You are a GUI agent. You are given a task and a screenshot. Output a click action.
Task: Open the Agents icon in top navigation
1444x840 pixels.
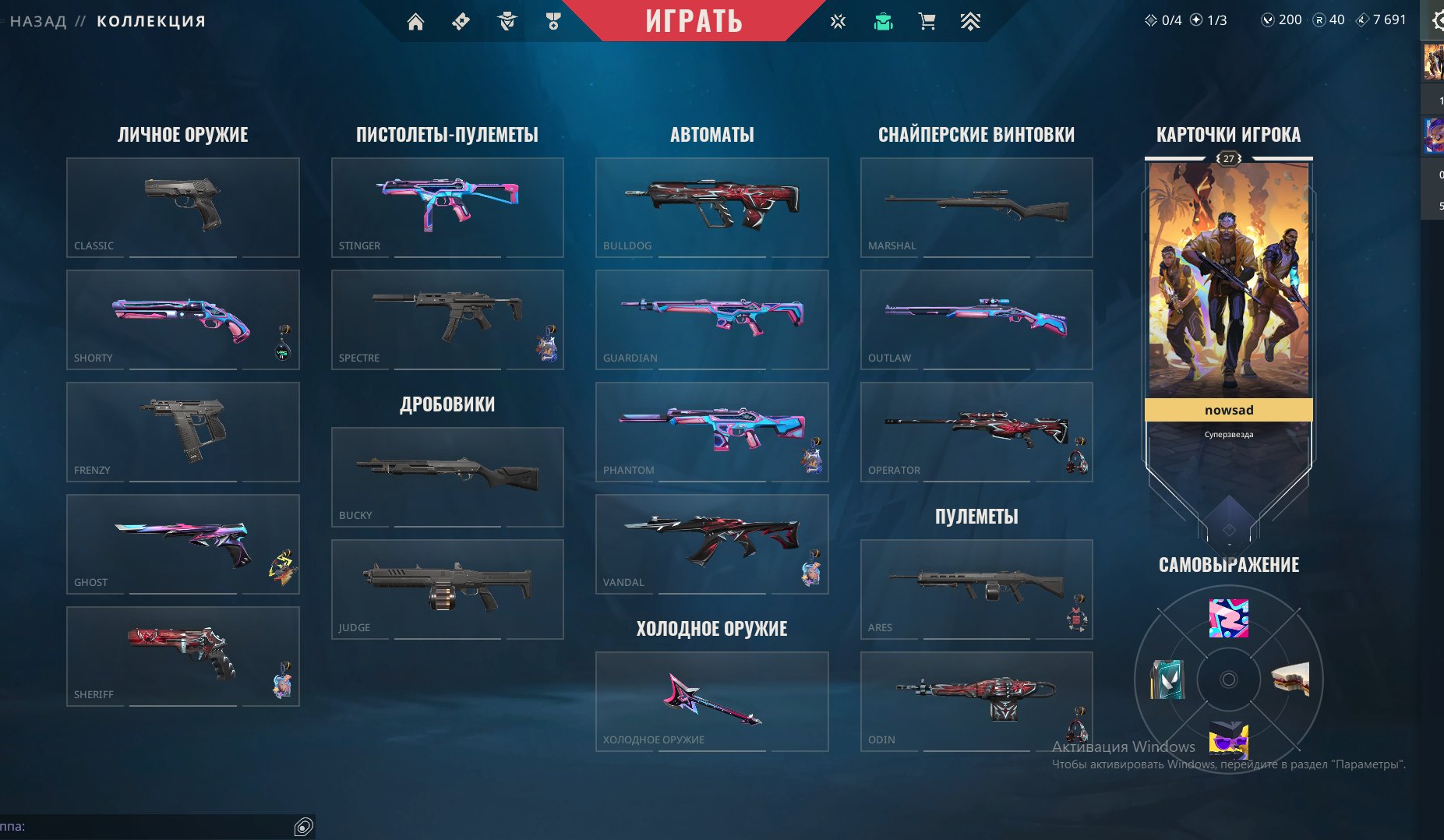[508, 21]
